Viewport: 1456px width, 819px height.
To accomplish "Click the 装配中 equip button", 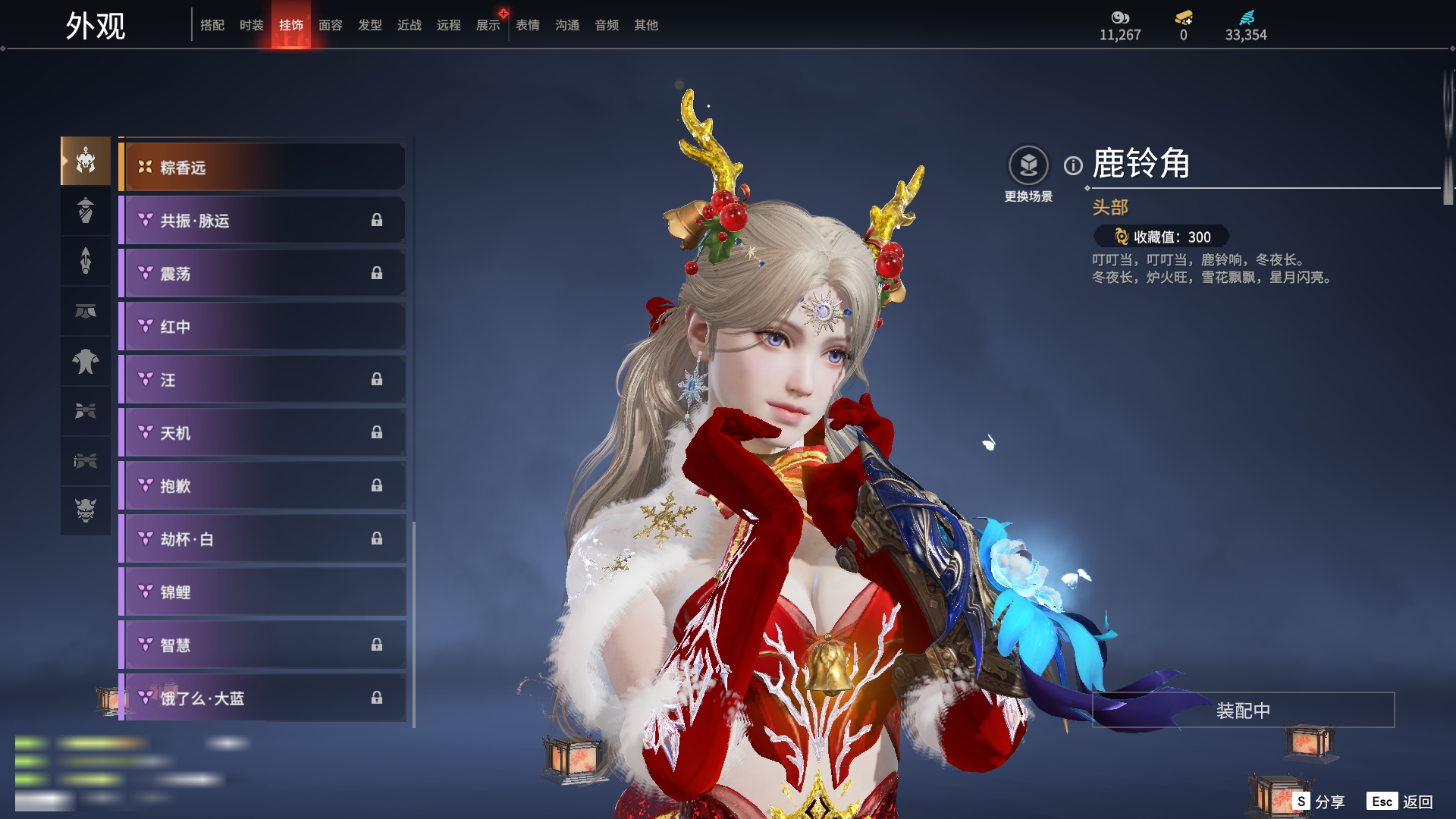I will pos(1243,711).
